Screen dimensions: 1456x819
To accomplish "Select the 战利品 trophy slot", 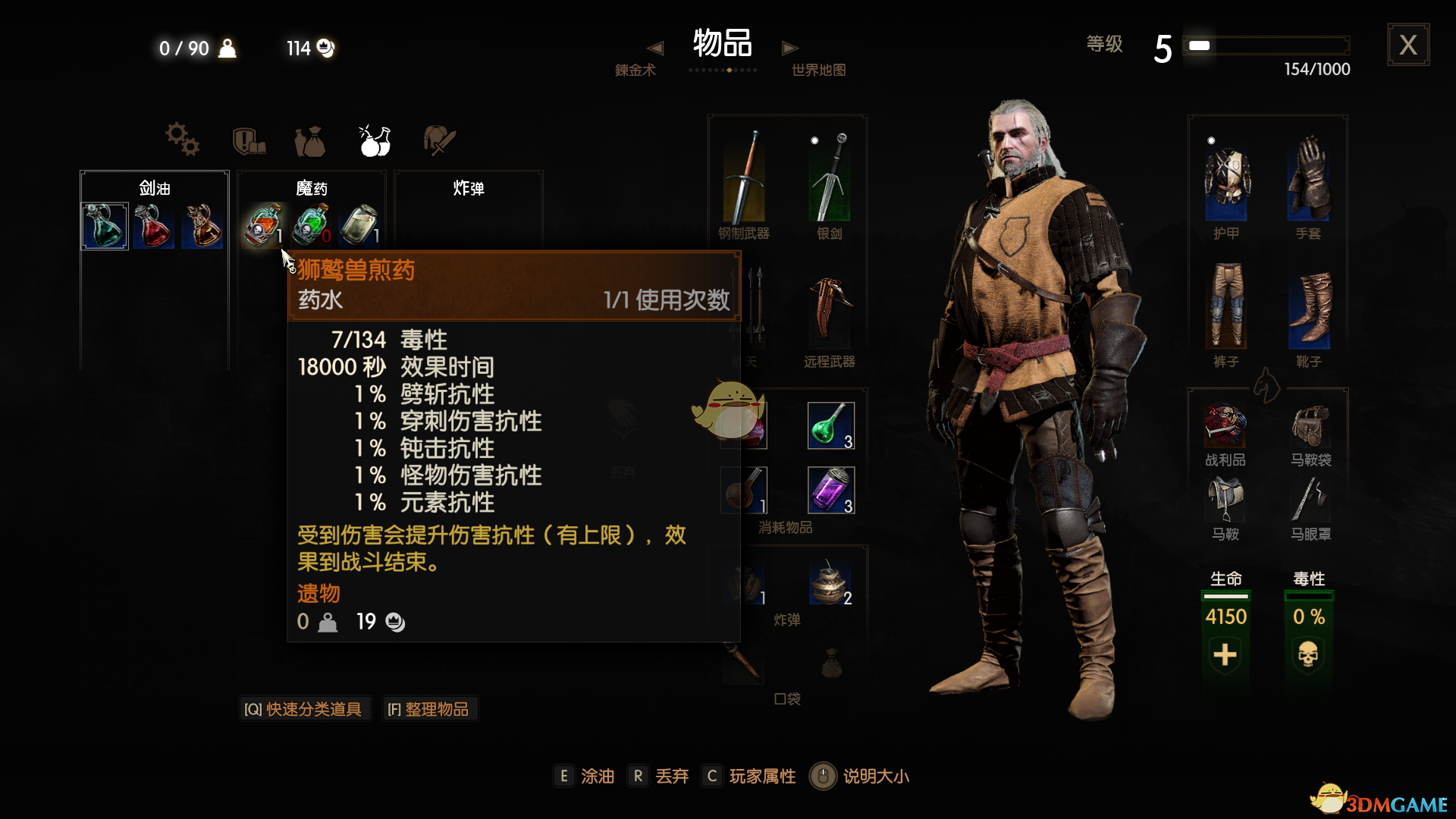I will click(x=1225, y=425).
